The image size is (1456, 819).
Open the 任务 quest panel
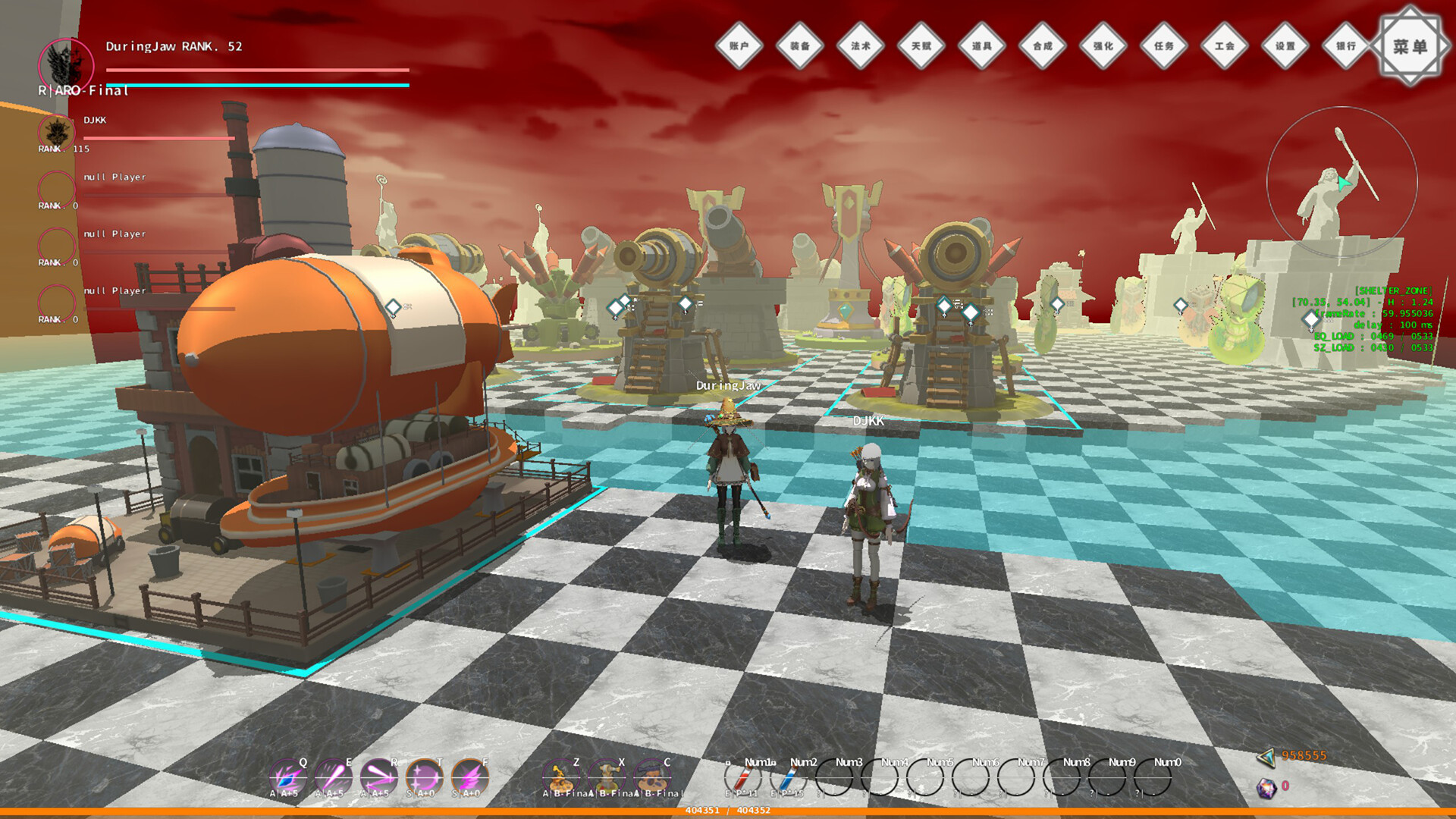click(1164, 45)
